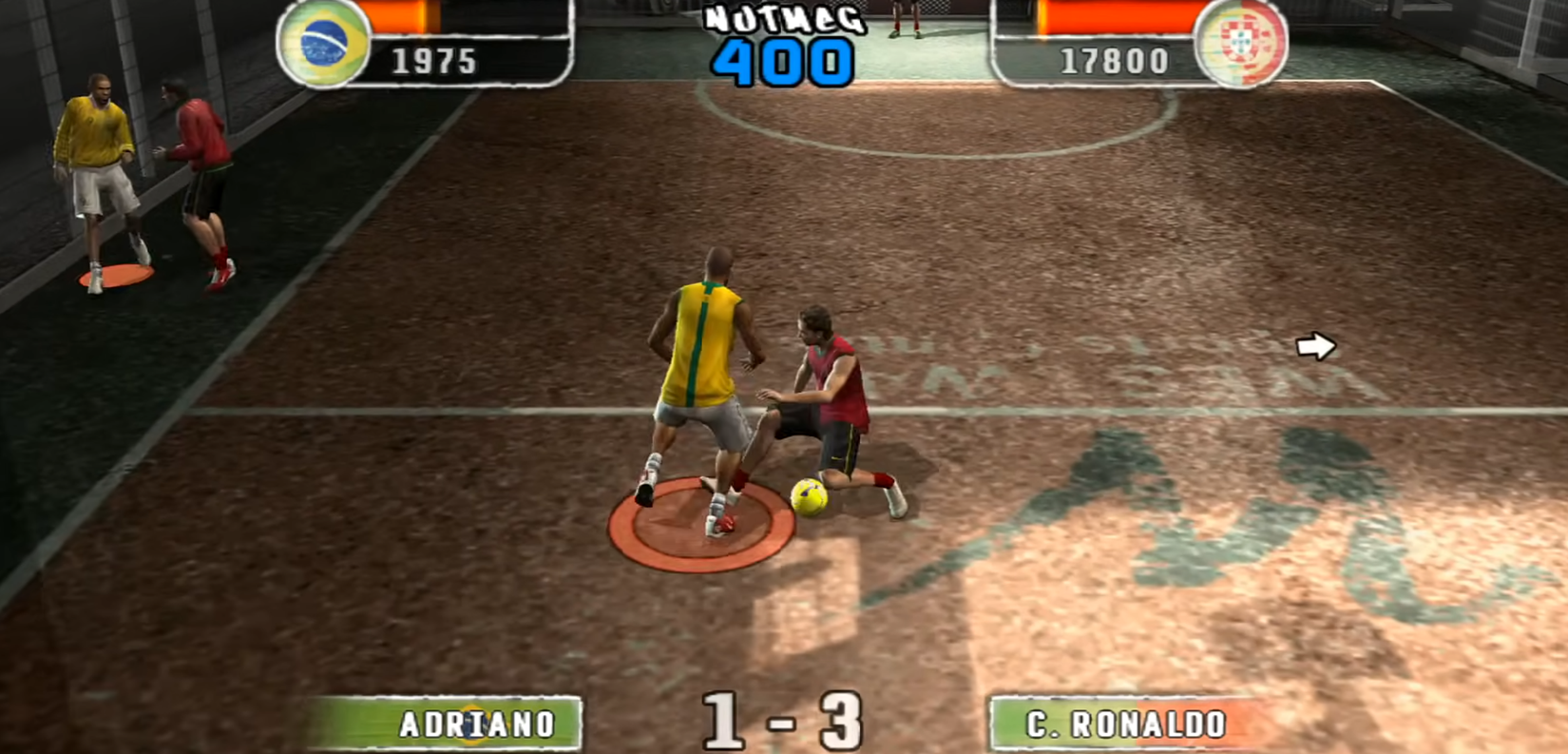Select the yellow soccer ball
The height and width of the screenshot is (754, 1568).
pos(811,495)
